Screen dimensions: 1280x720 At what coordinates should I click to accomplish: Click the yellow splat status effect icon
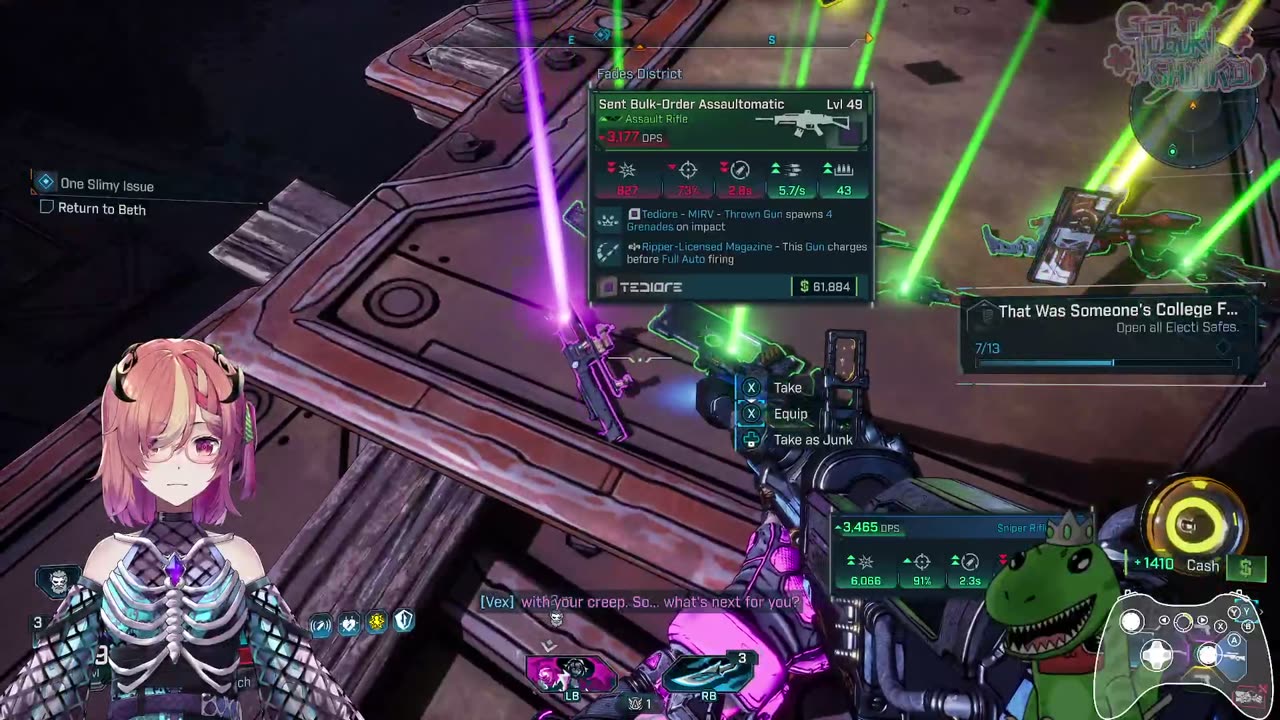(x=376, y=623)
